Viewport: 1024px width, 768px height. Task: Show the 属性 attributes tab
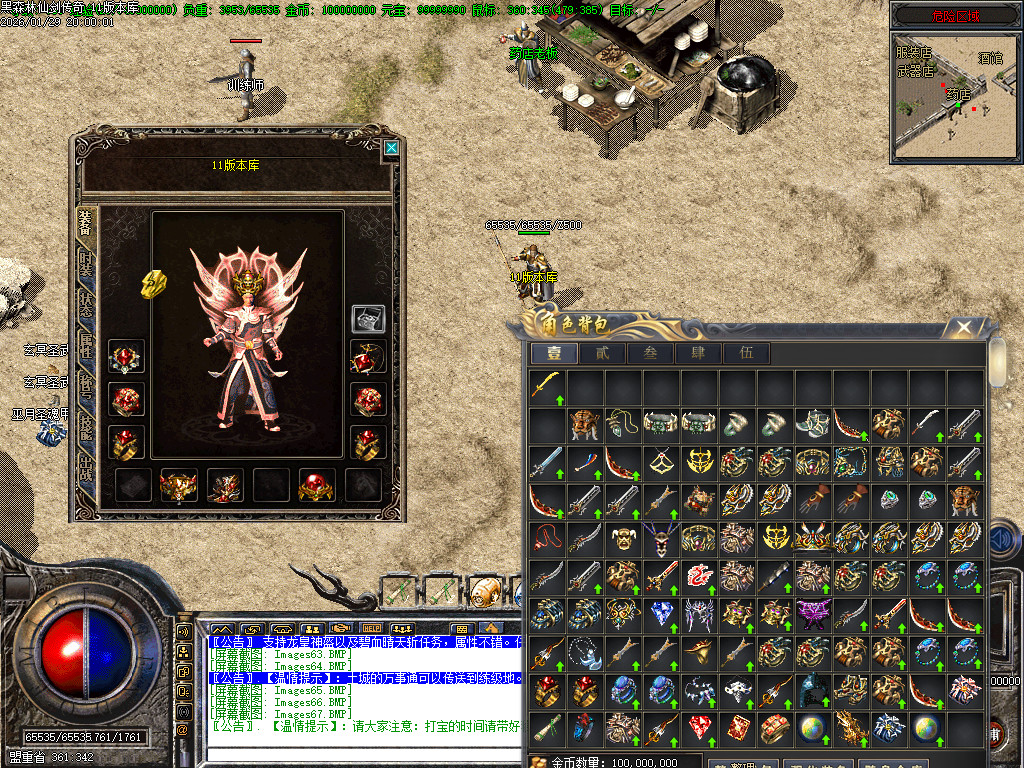86,345
